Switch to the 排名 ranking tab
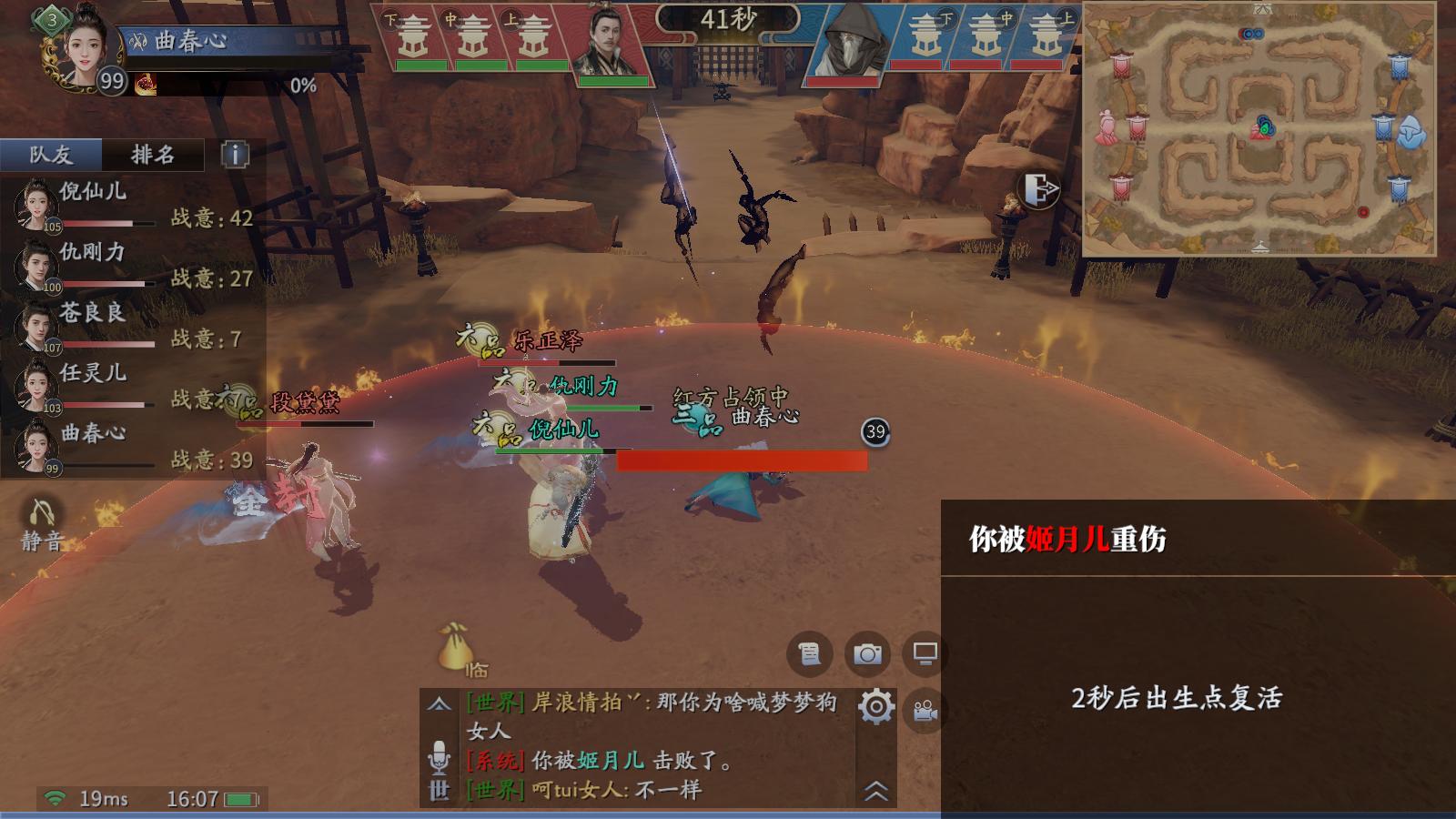Viewport: 1456px width, 819px height. pyautogui.click(x=152, y=155)
